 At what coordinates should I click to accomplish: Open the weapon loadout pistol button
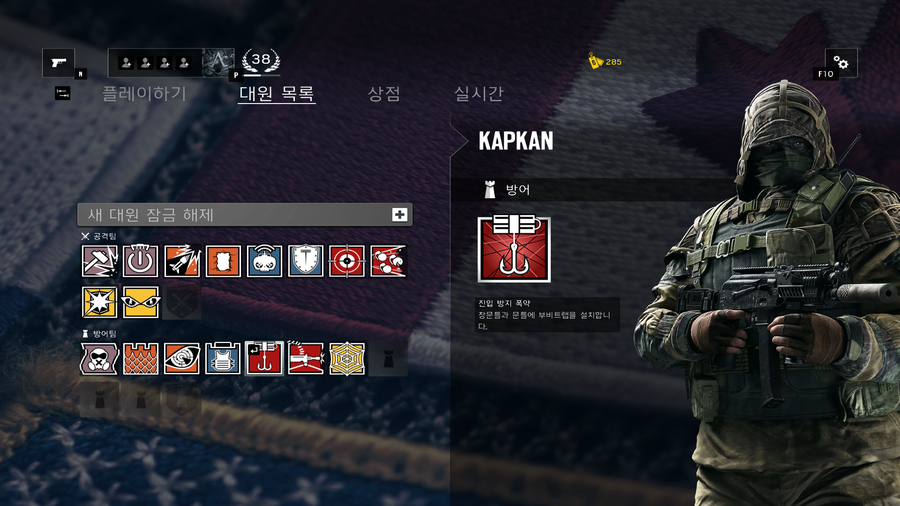coord(58,63)
